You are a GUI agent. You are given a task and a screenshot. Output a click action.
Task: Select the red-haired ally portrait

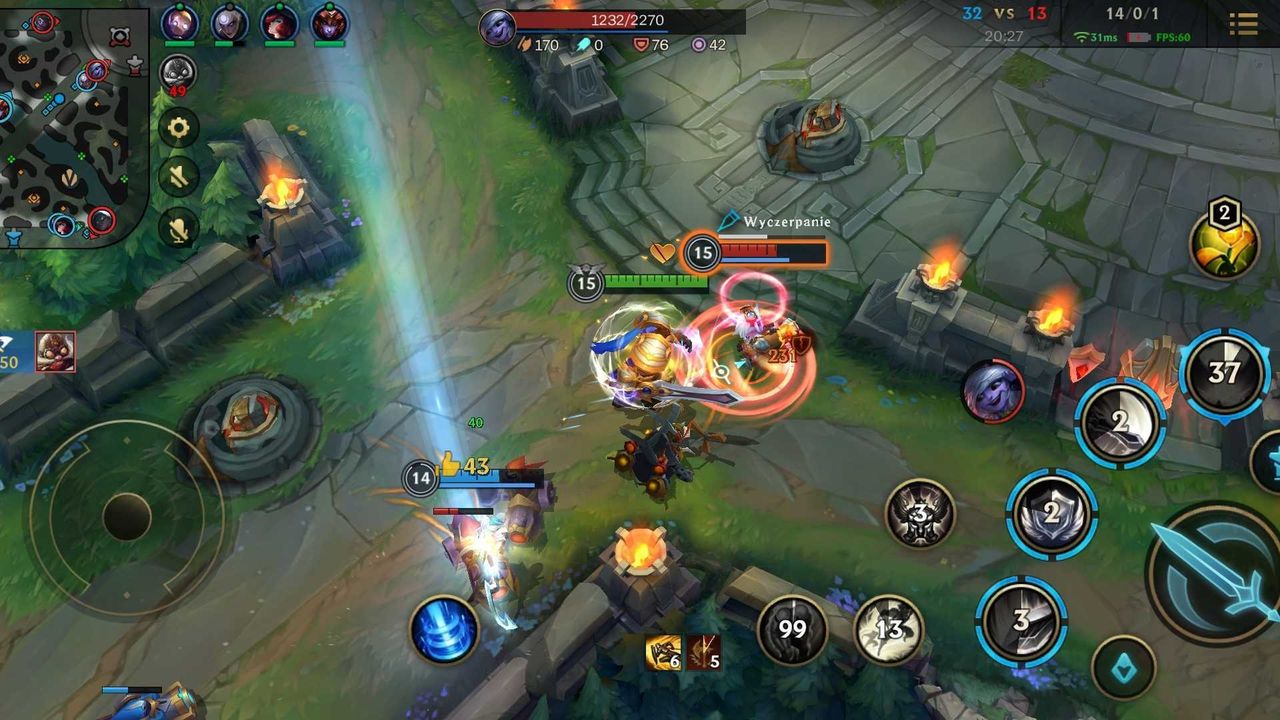279,24
